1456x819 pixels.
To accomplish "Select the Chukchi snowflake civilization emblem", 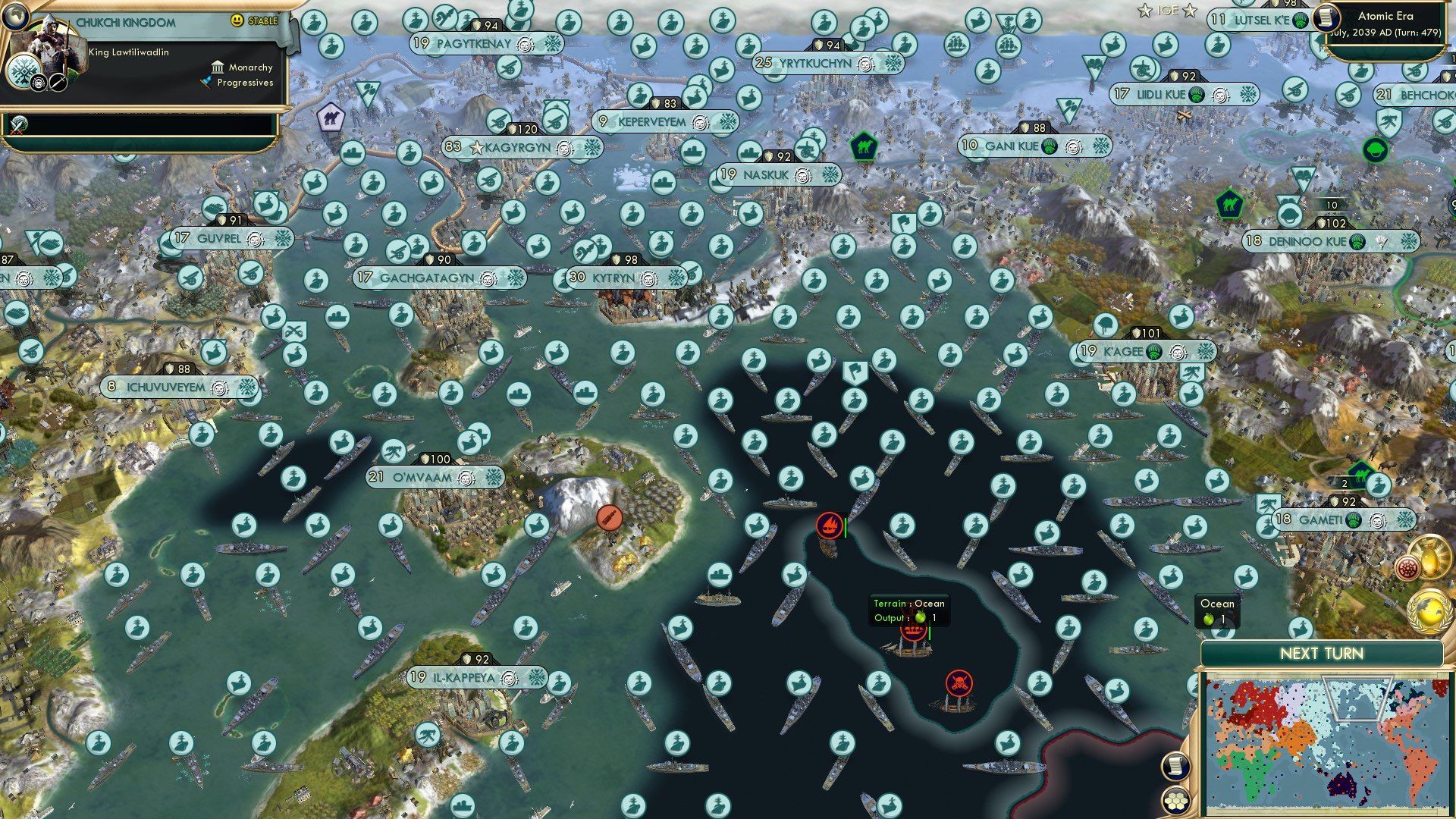I will pos(24,73).
